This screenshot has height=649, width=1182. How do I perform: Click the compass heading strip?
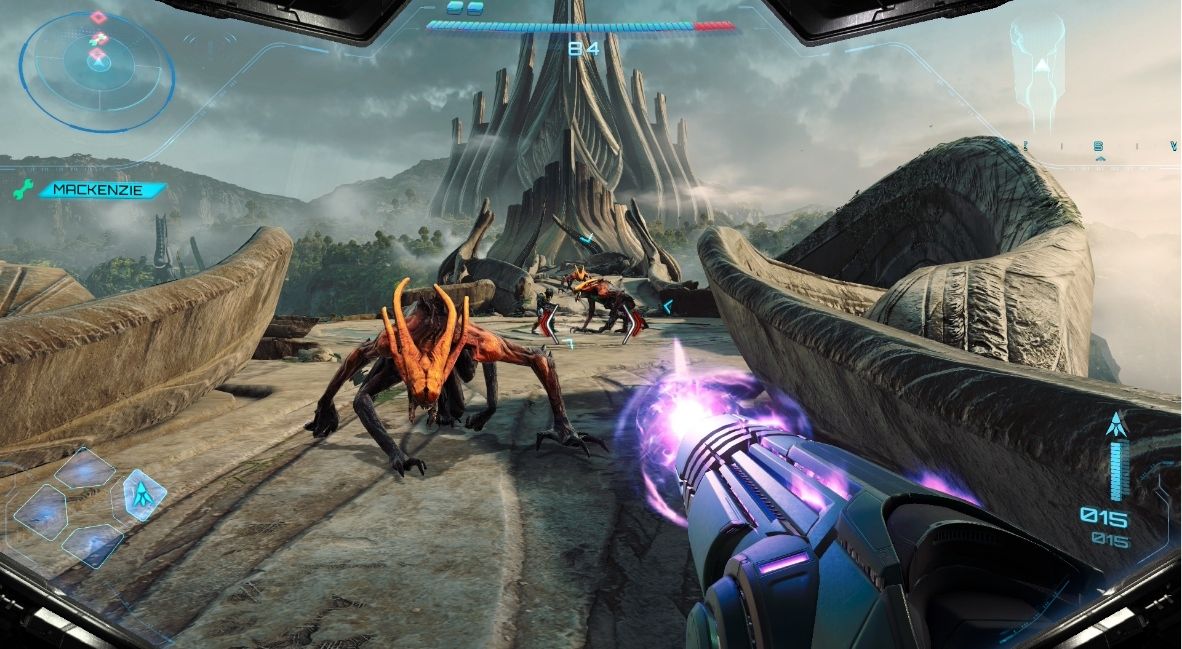point(1098,147)
